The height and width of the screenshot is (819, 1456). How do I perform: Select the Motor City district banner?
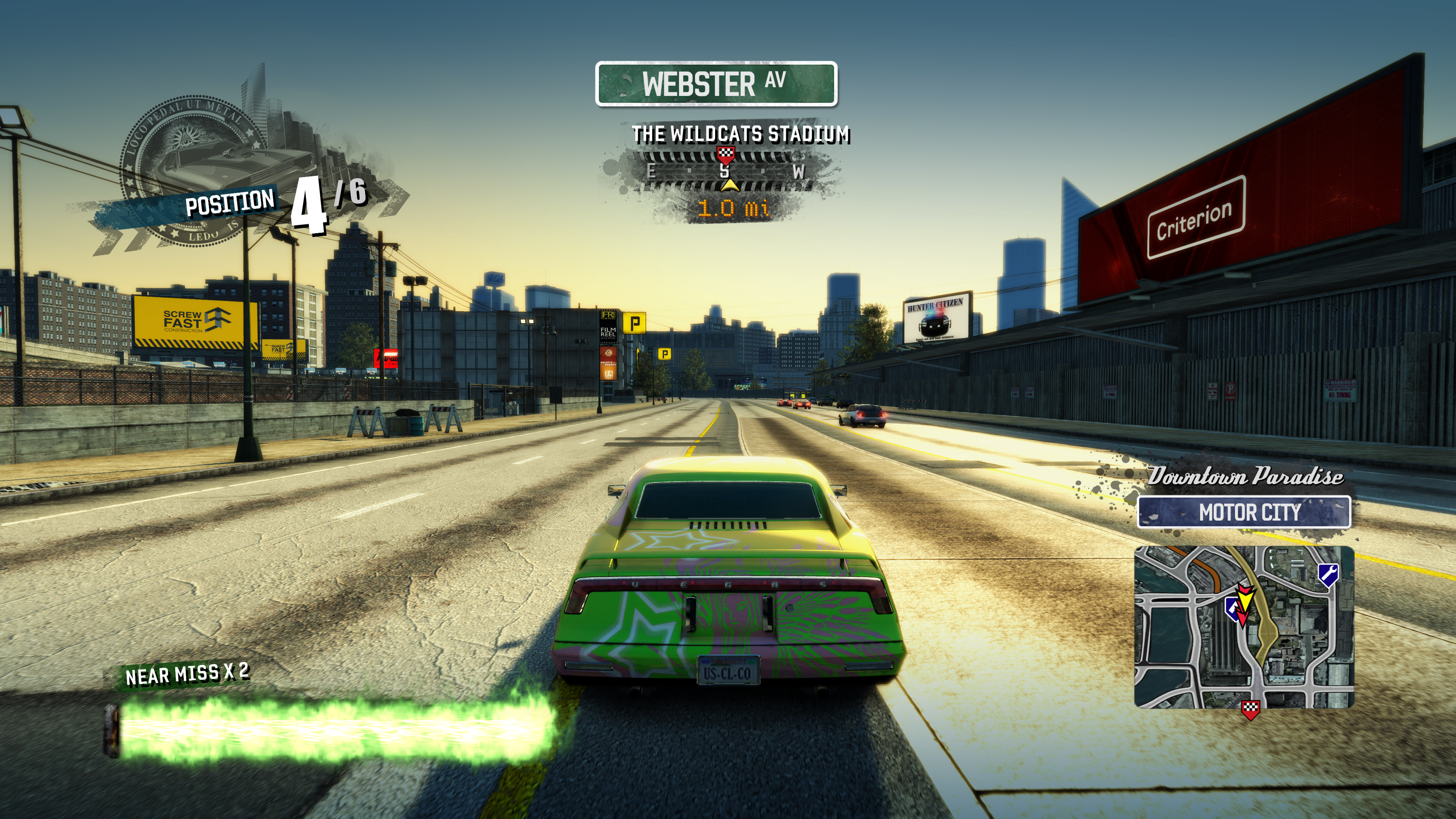tap(1244, 512)
